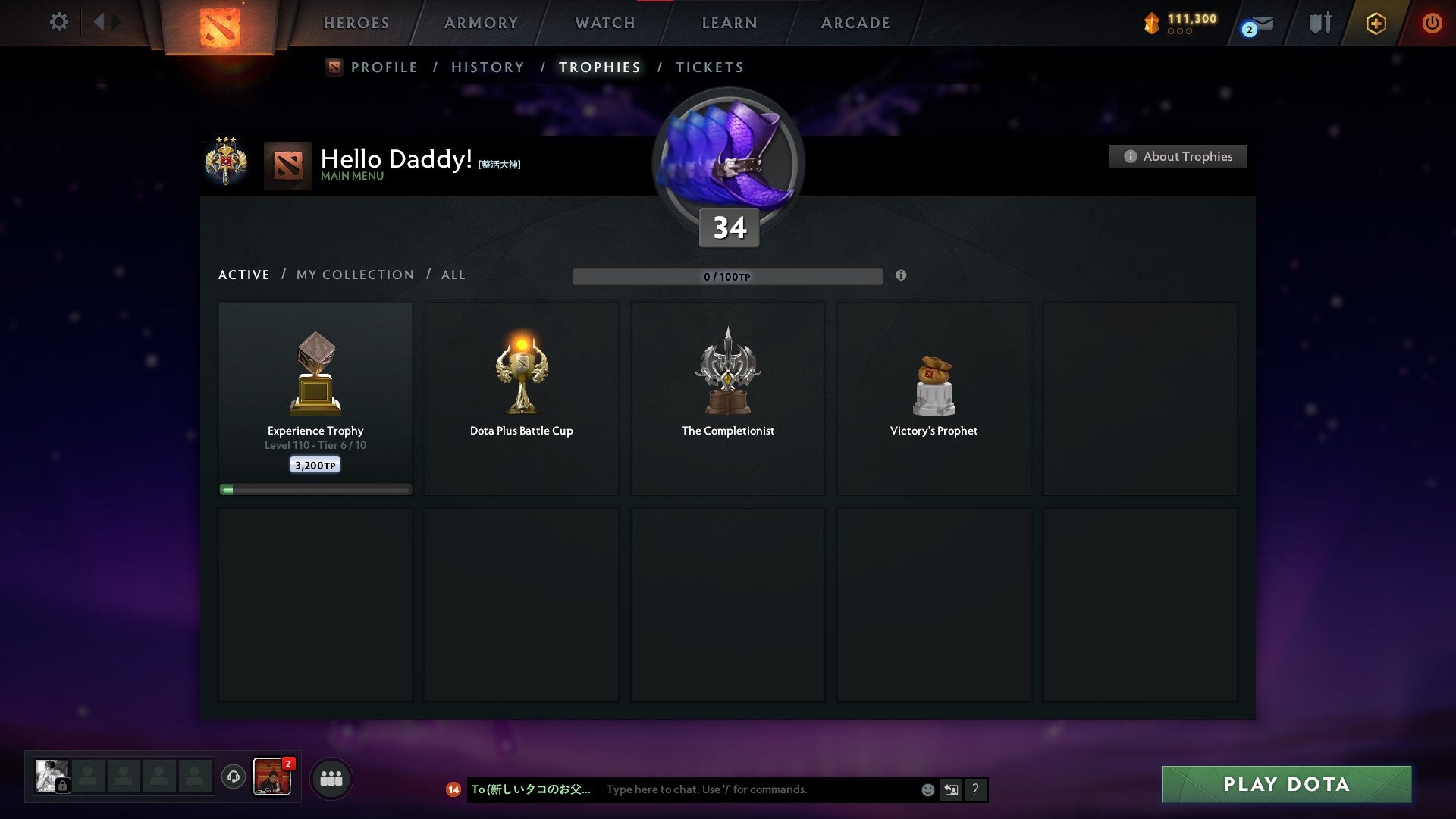Click the Experience Trophy progress bar
Screen dimensions: 1456x819
click(315, 489)
